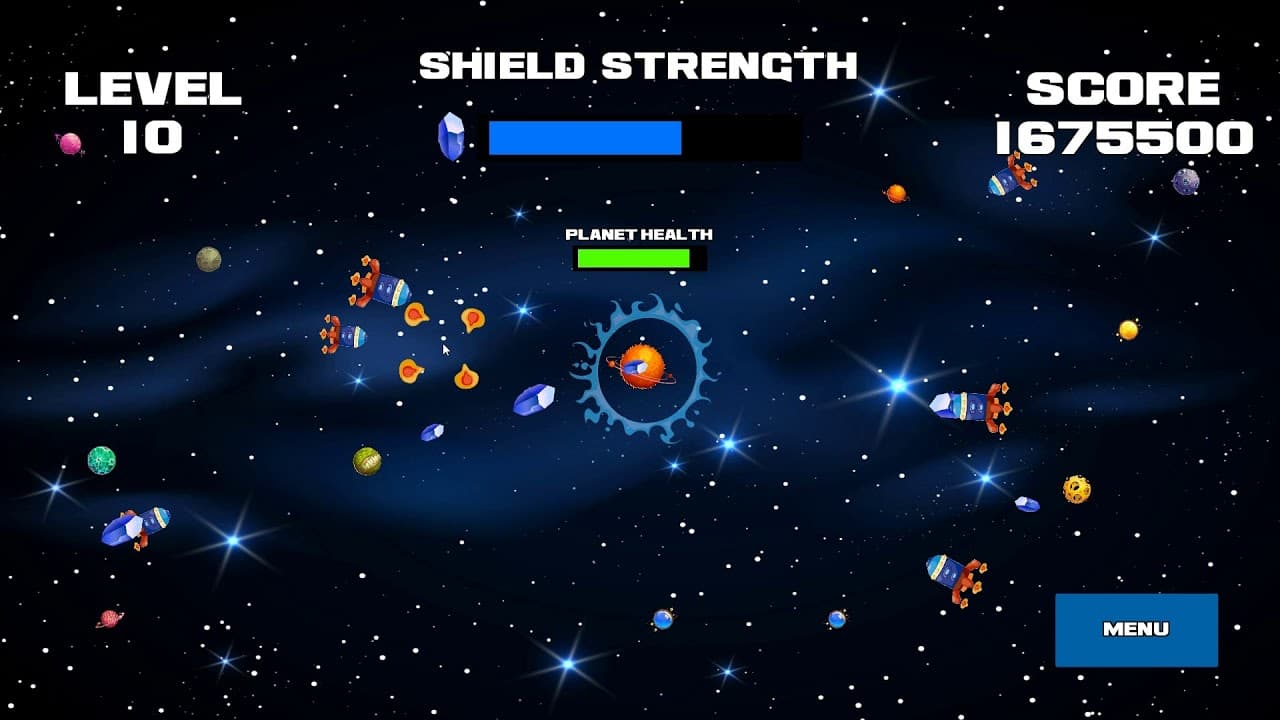The width and height of the screenshot is (1280, 720).
Task: Click the blue crystal beside the shield bar
Action: click(452, 135)
